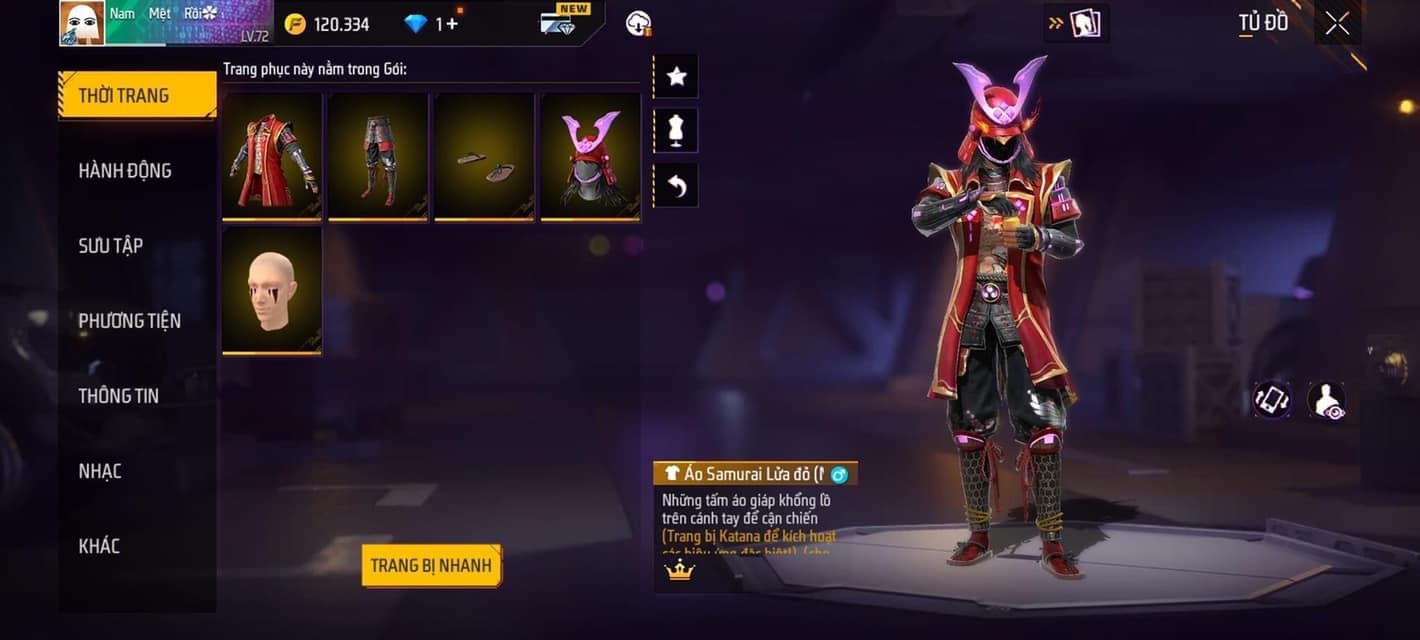
Task: Click the TRANG BỊ NHANH quick equip button
Action: [431, 566]
